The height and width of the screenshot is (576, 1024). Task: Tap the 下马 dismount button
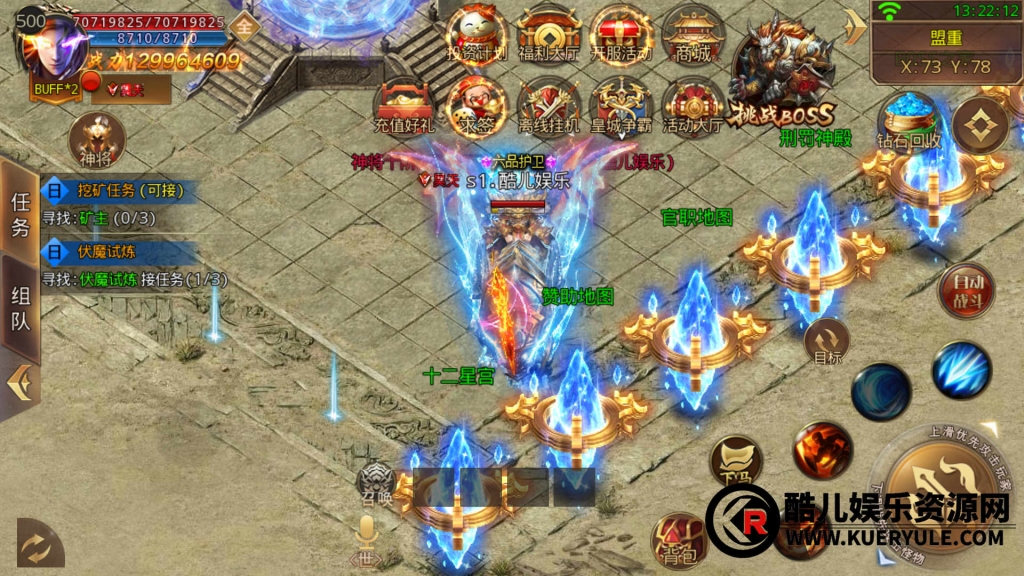[736, 462]
